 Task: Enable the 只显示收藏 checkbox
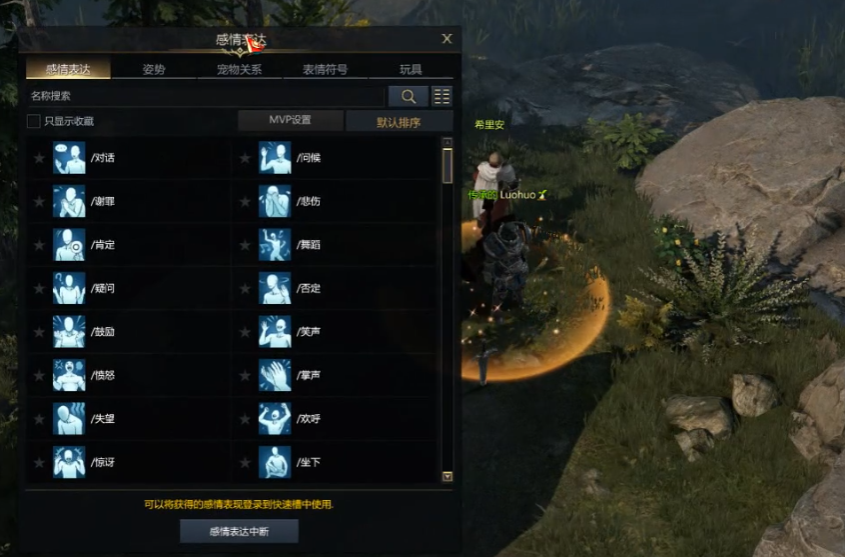pos(34,121)
